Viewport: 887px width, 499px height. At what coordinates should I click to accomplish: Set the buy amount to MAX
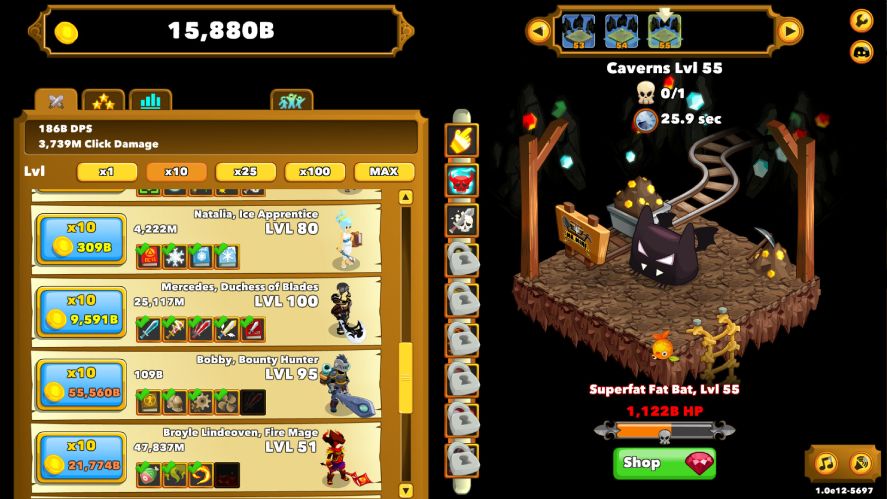pos(383,172)
